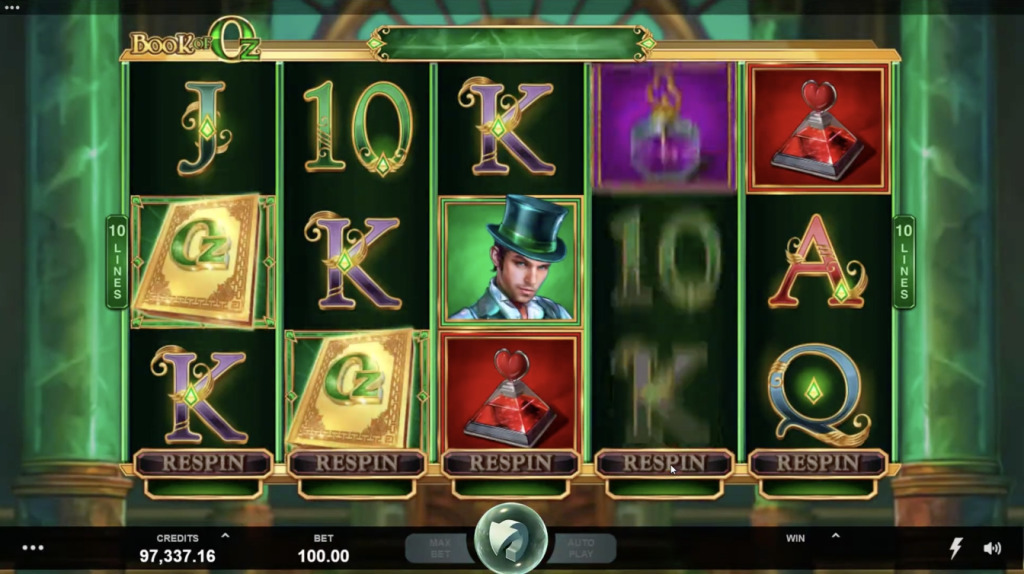
Task: Respin the reel with the Q symbol
Action: coord(817,463)
